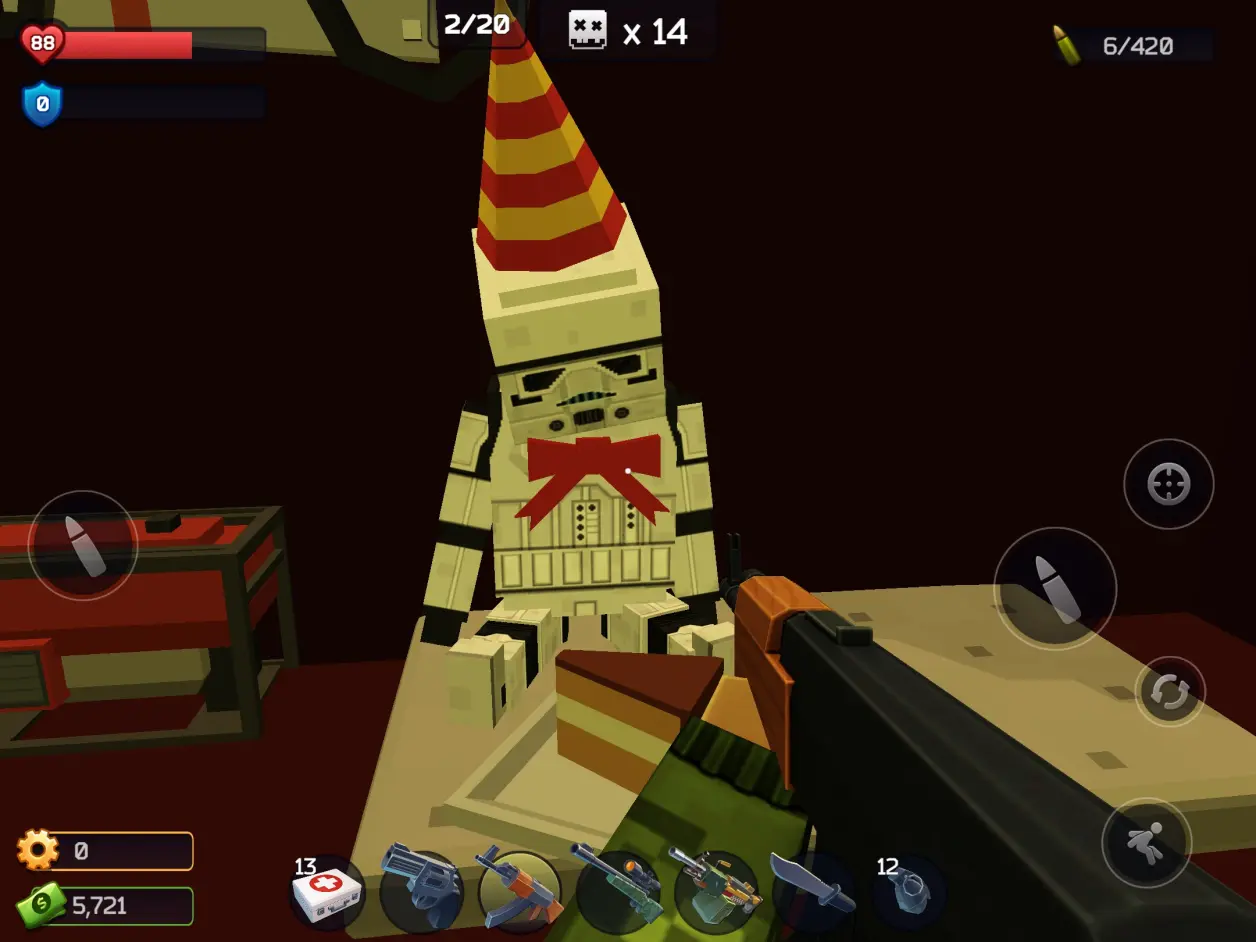Tap the crosshair aim button
The image size is (1256, 942).
point(1168,484)
